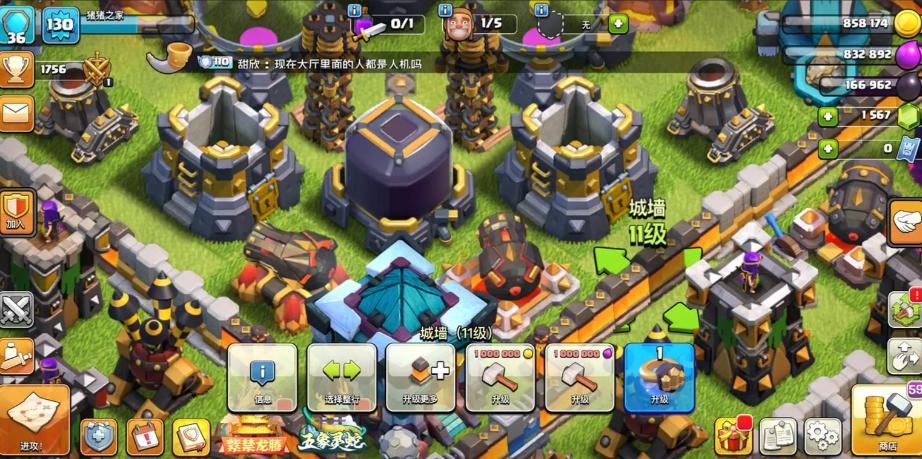Upgrade the wall with 1,000,000 gold
The image size is (922, 459).
click(500, 378)
